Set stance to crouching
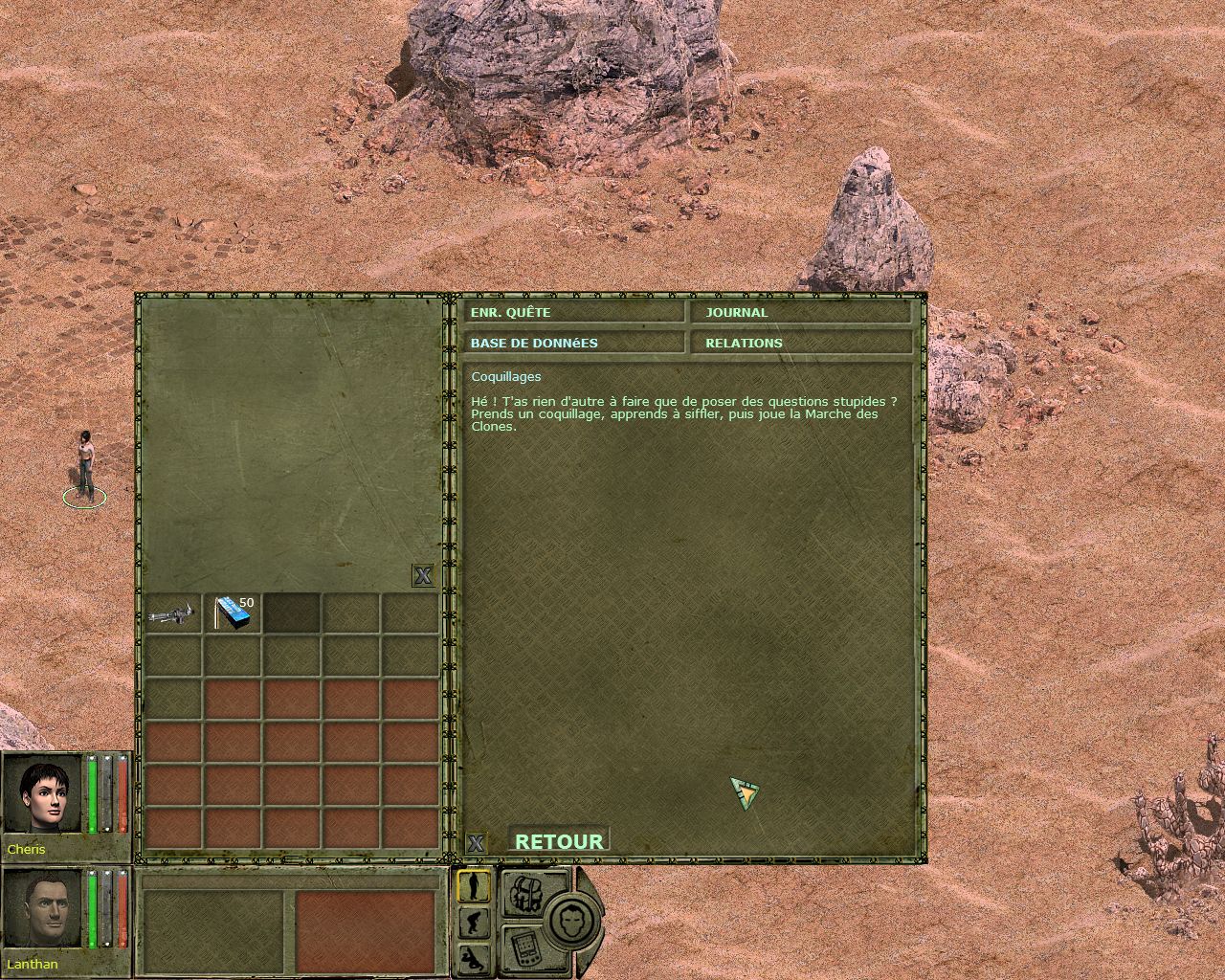 click(x=474, y=923)
